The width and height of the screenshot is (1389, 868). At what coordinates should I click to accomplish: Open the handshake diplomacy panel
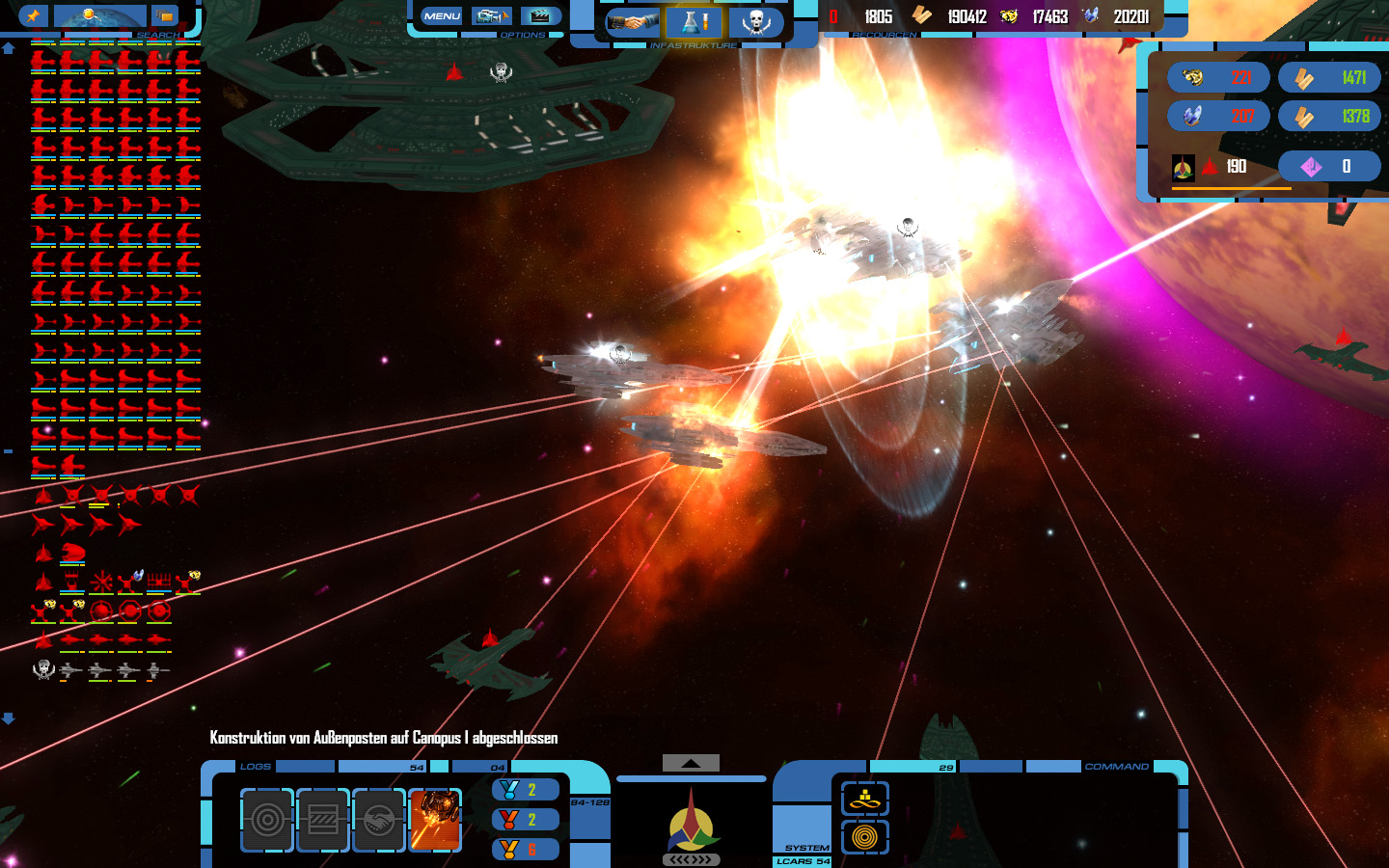coord(633,21)
